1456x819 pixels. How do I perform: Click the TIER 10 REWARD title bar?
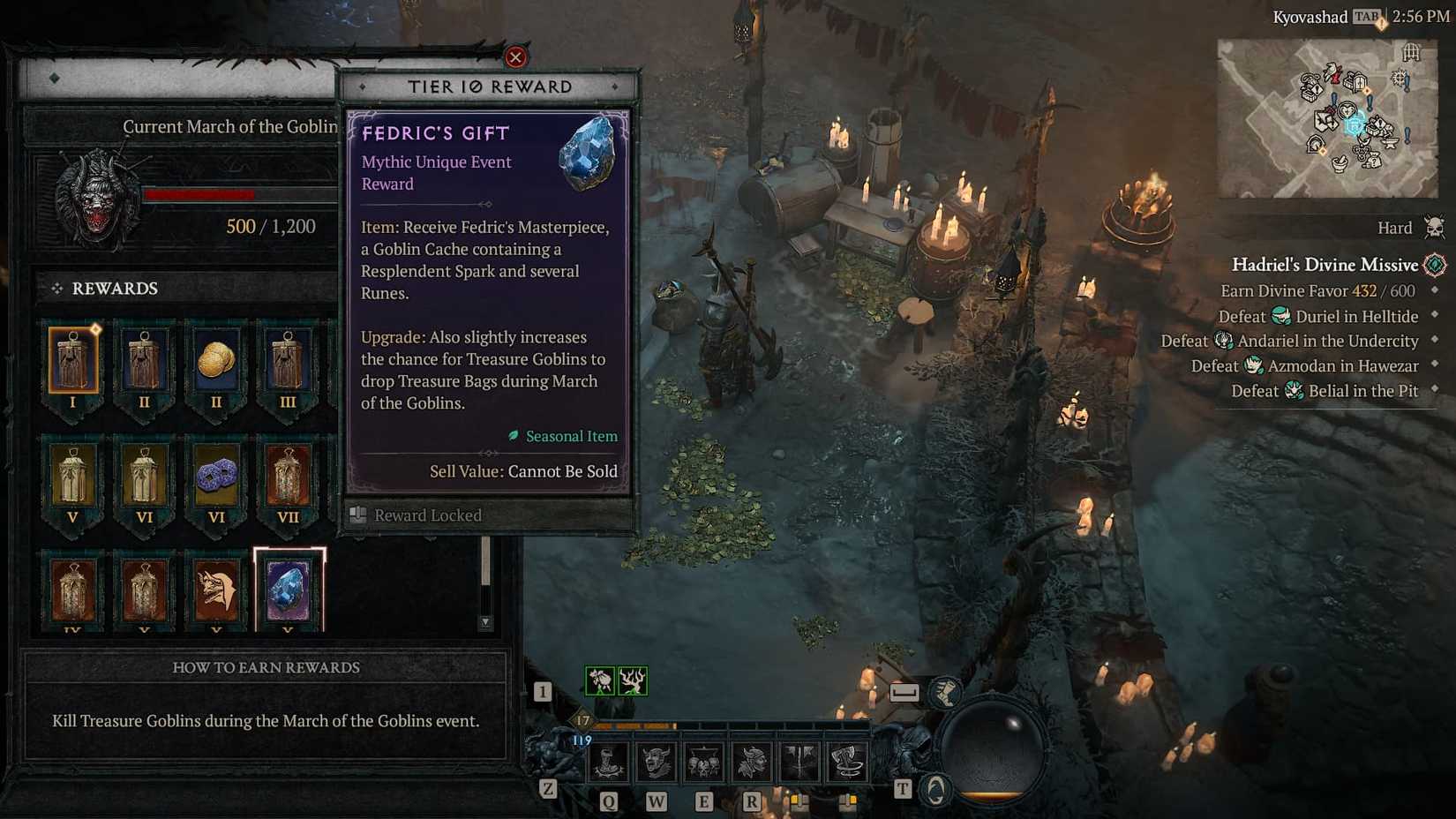coord(489,86)
